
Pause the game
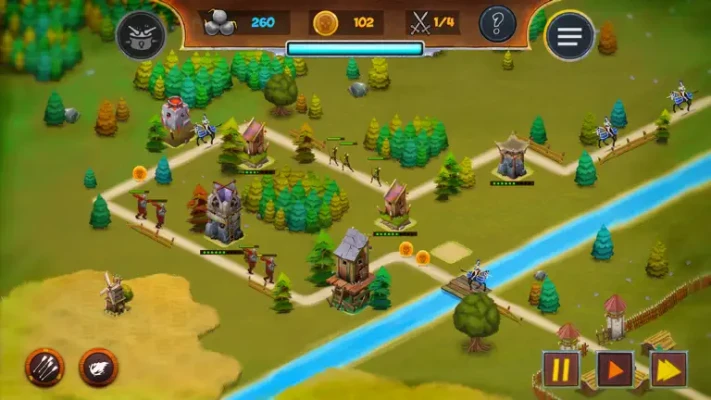[561, 368]
